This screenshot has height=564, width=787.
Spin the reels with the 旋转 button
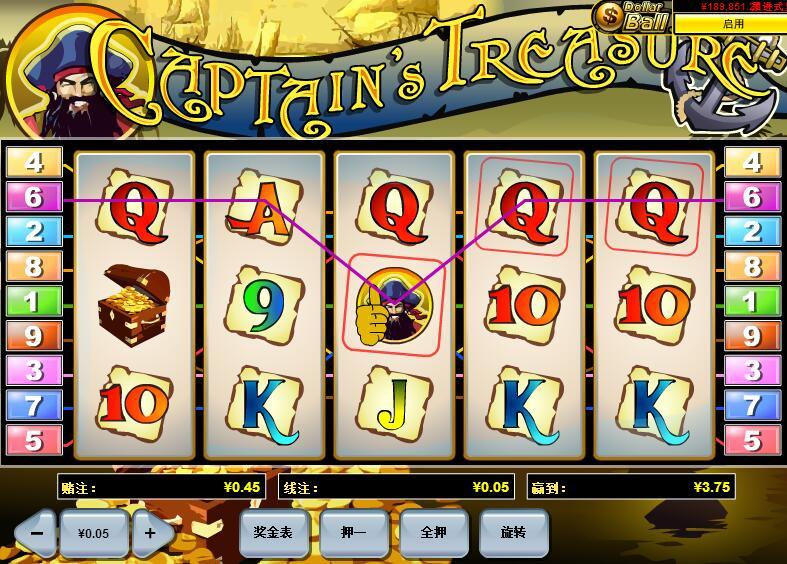tap(514, 533)
